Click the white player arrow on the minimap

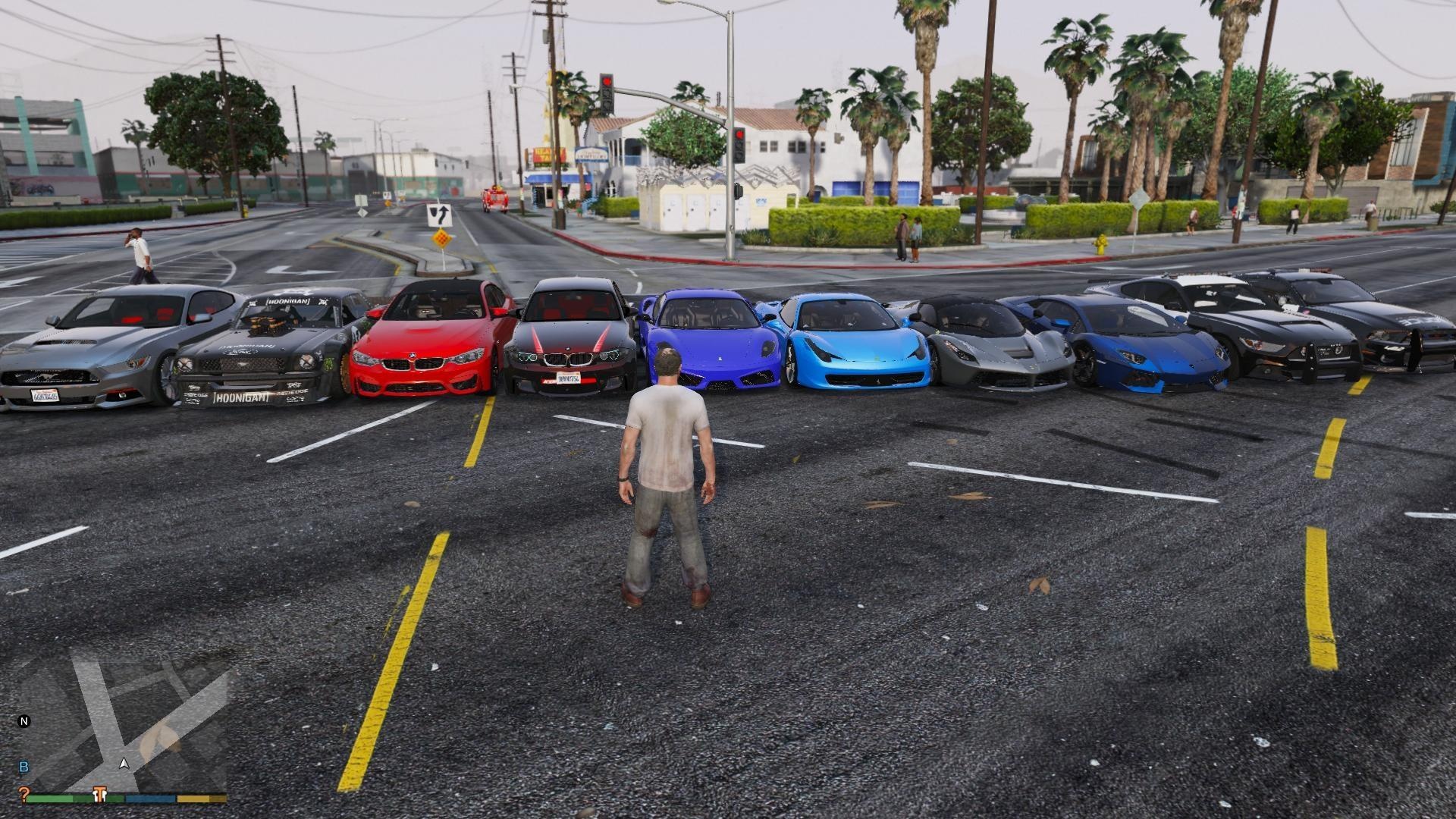point(124,764)
